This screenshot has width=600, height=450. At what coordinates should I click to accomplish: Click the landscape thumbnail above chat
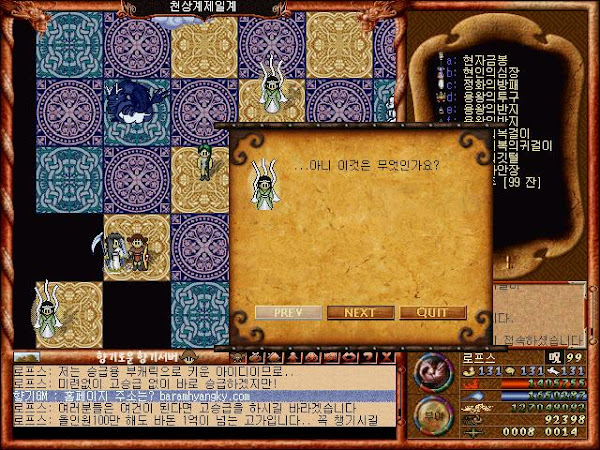(28, 357)
